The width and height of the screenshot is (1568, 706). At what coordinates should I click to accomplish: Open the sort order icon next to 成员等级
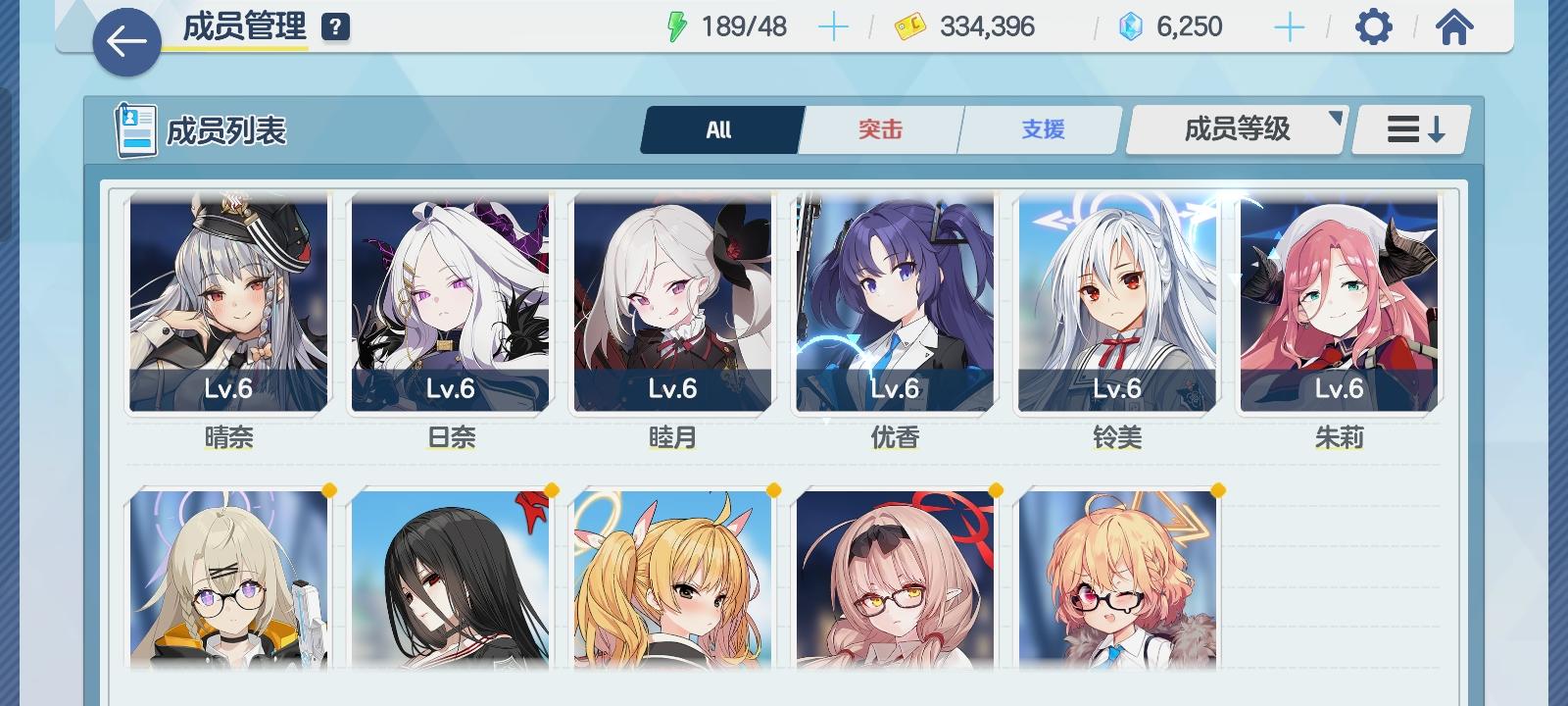tap(1411, 128)
